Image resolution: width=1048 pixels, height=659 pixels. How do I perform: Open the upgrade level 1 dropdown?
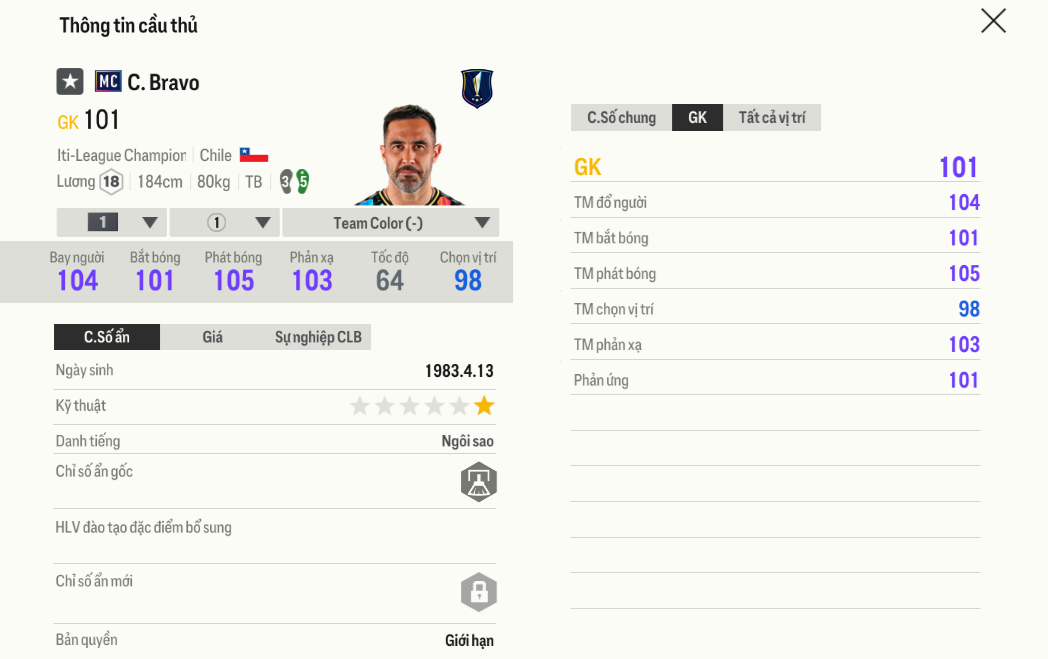(x=111, y=223)
